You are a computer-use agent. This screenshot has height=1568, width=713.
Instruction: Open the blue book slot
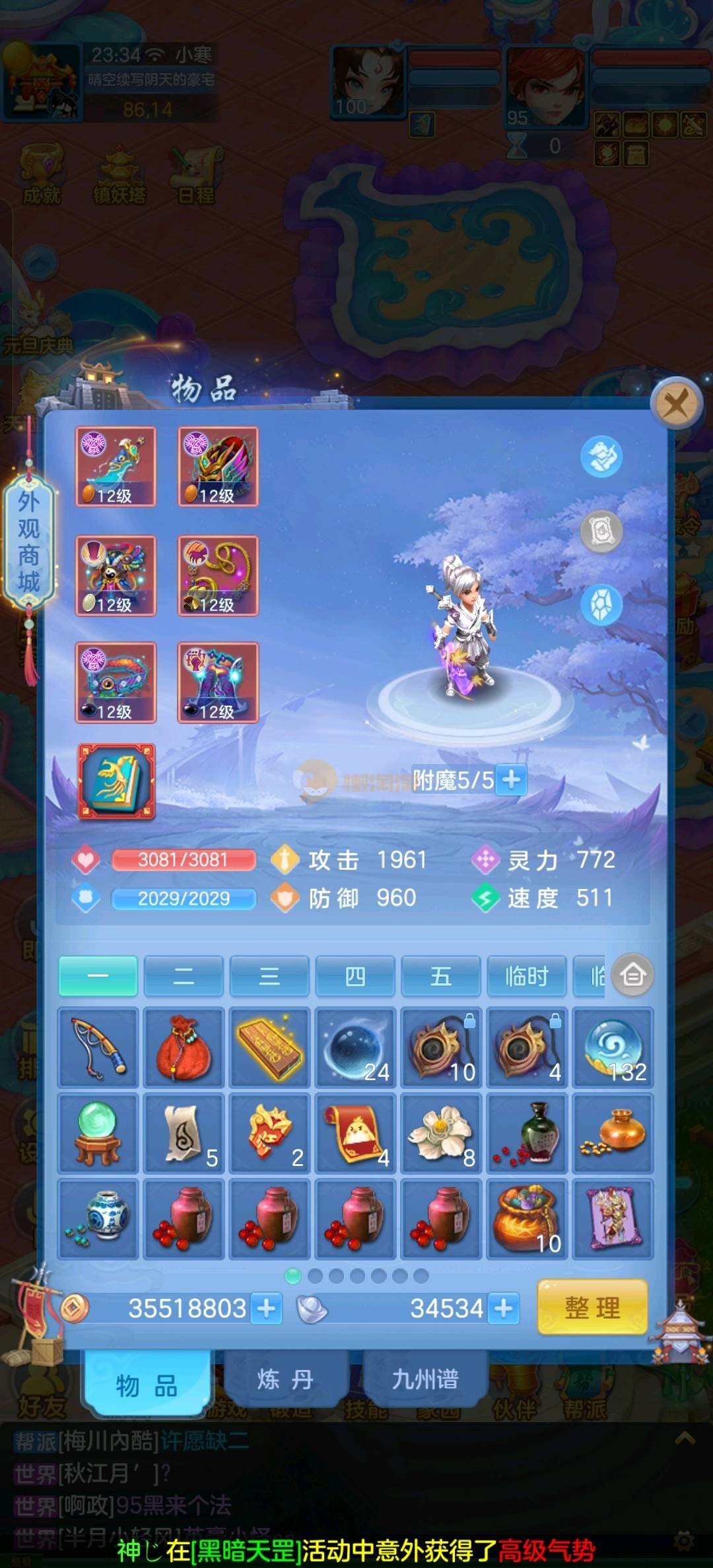coord(117,782)
